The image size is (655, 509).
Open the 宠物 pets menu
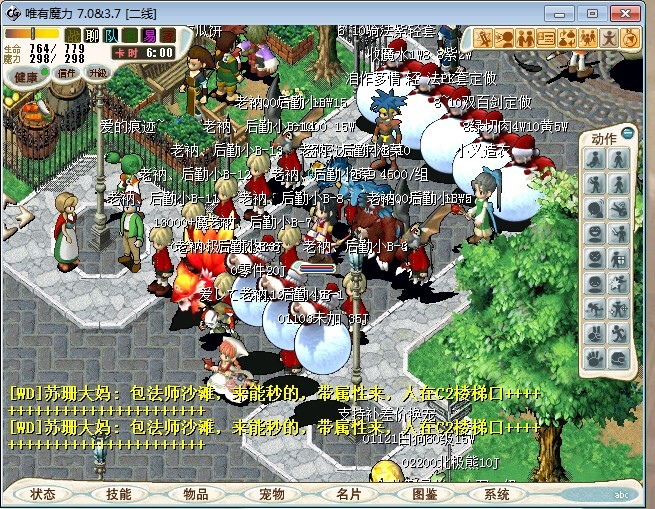coord(272,494)
